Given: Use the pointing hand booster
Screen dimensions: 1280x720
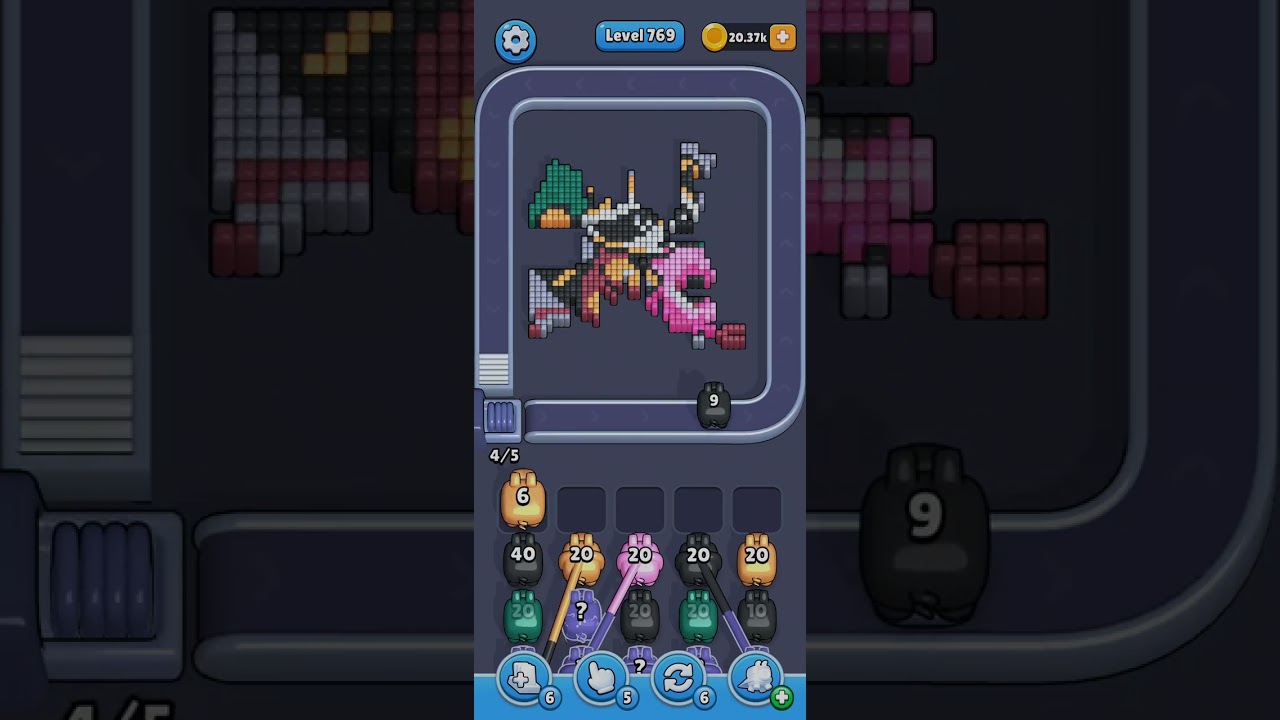Looking at the screenshot, I should pos(600,680).
